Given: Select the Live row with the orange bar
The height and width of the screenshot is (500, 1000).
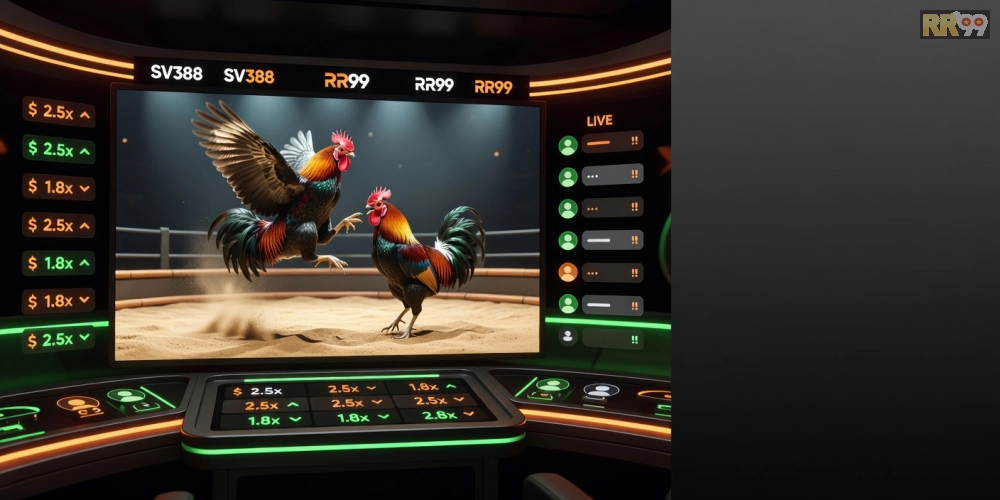Looking at the screenshot, I should point(611,143).
